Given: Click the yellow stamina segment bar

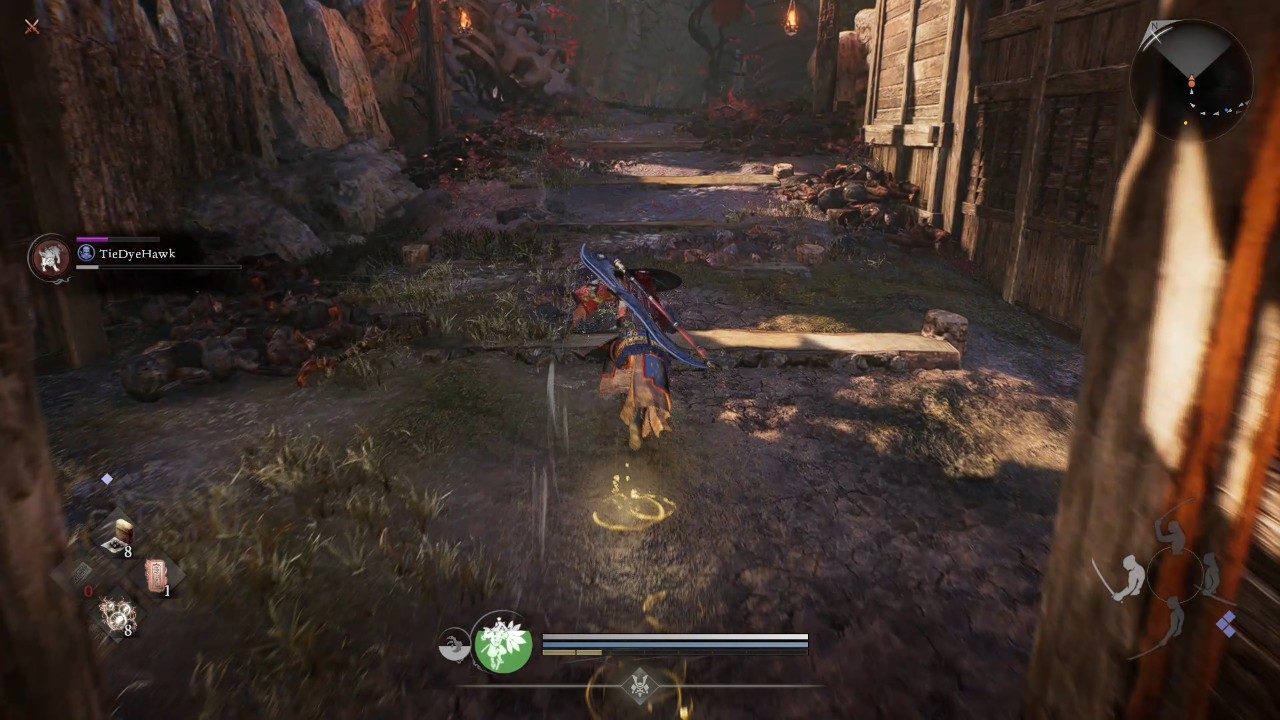Looking at the screenshot, I should (x=570, y=654).
